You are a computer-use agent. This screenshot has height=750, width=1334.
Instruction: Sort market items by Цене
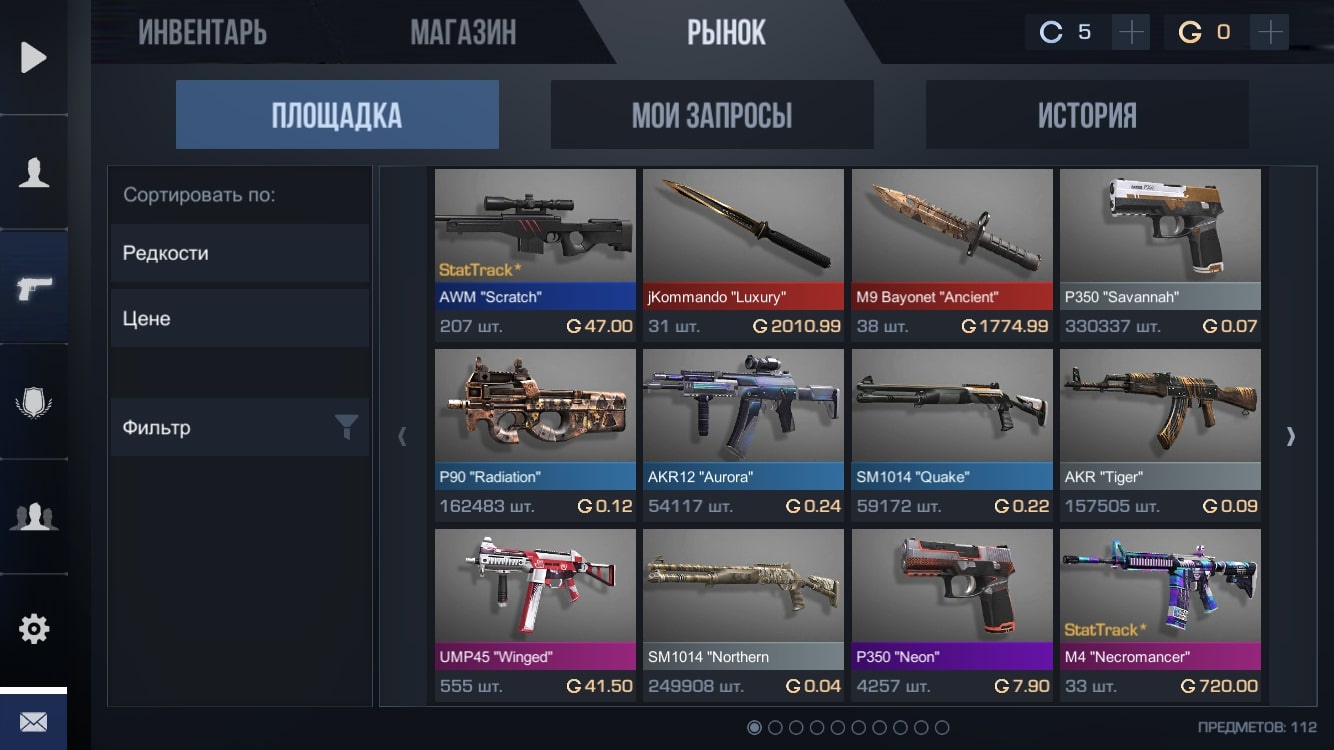(x=239, y=319)
